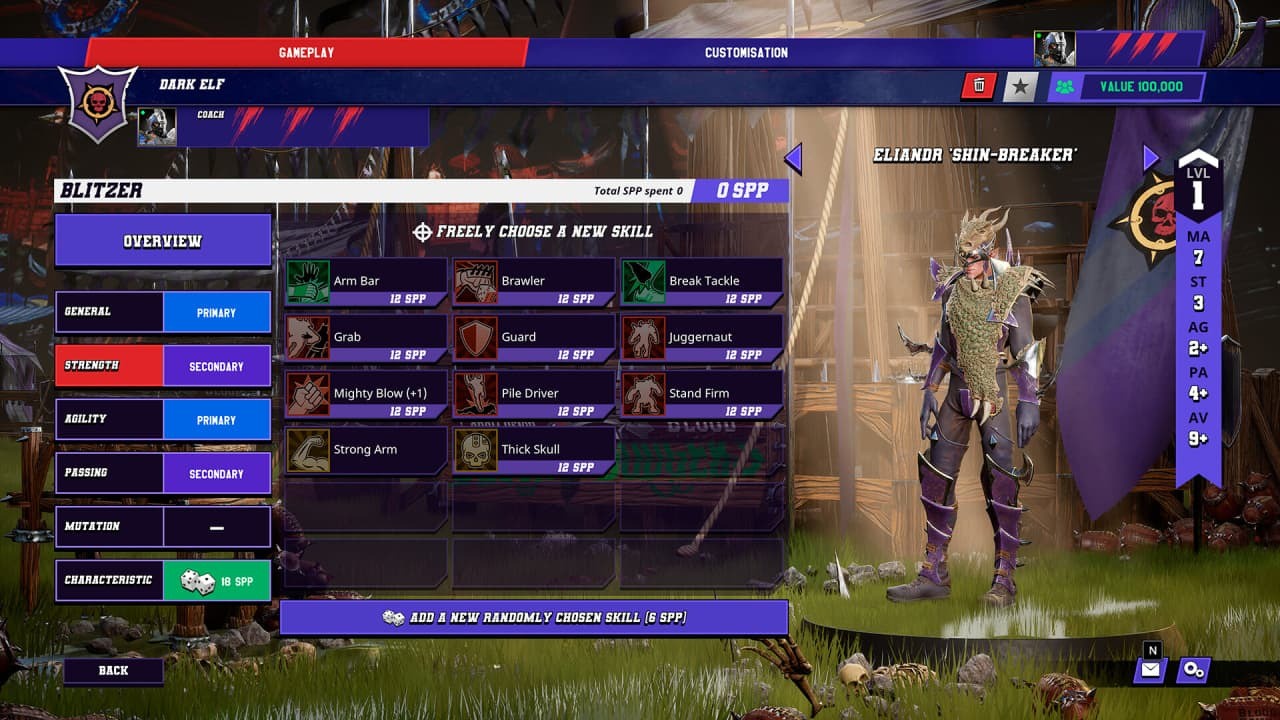Switch to the Customisation tab

(746, 52)
